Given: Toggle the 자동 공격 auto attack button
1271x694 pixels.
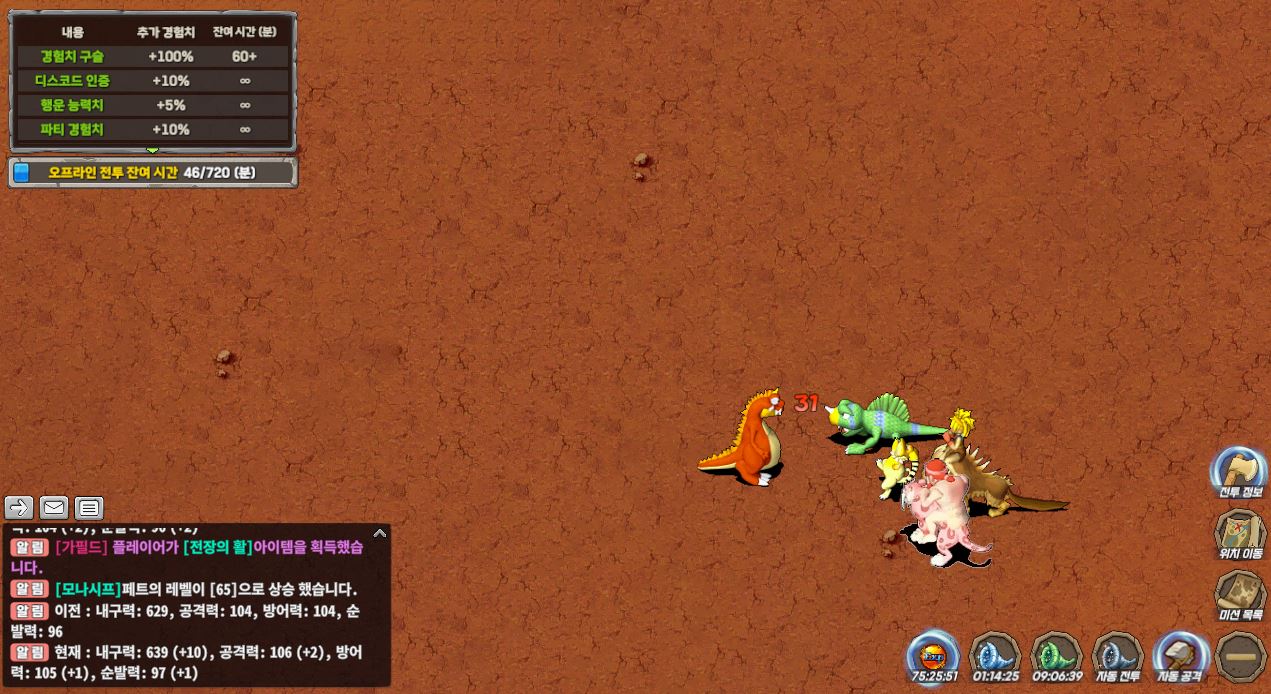Looking at the screenshot, I should [1180, 656].
